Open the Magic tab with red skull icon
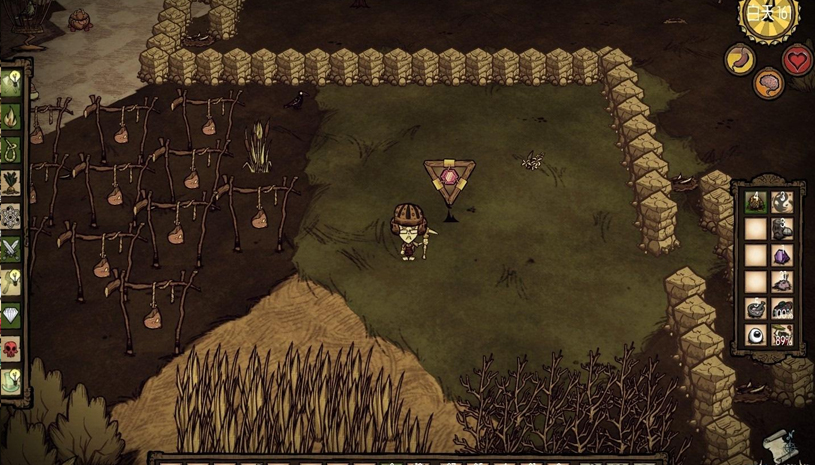This screenshot has width=815, height=465. point(11,349)
